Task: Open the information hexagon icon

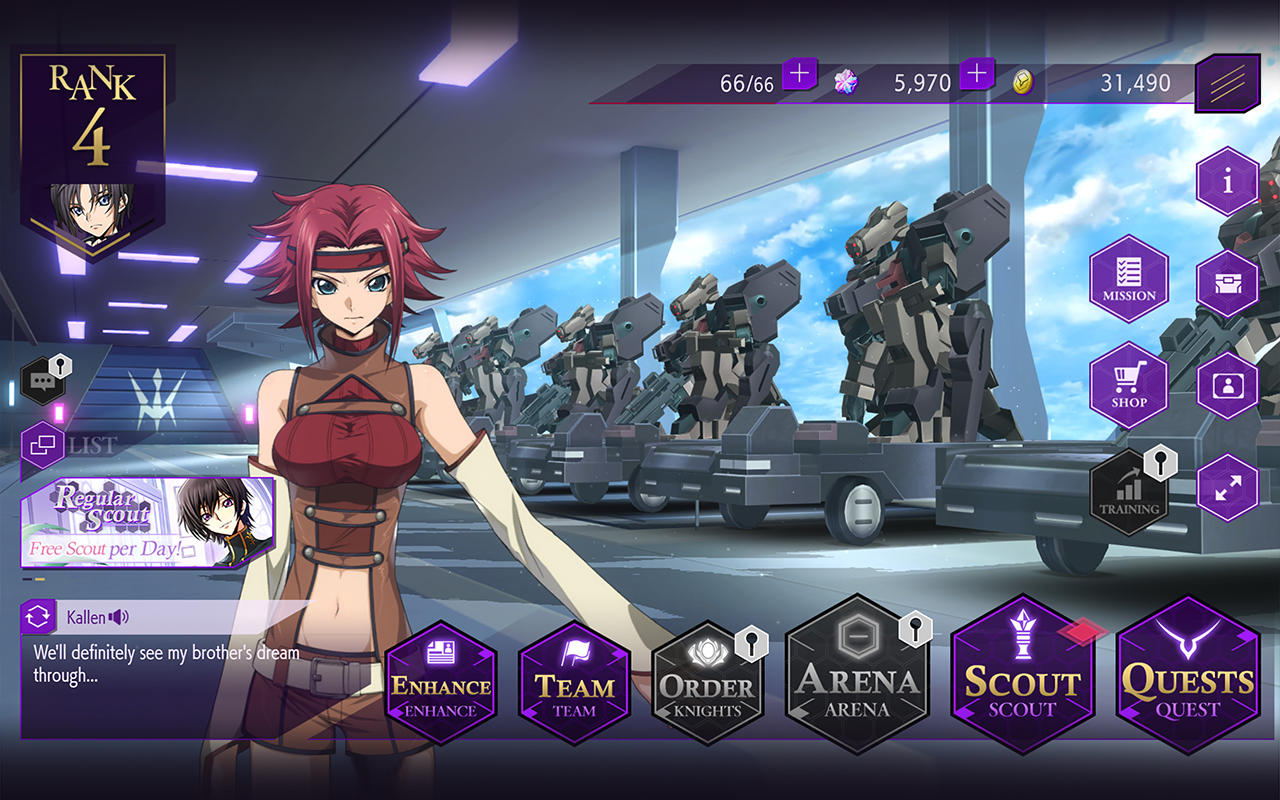Action: (x=1227, y=181)
